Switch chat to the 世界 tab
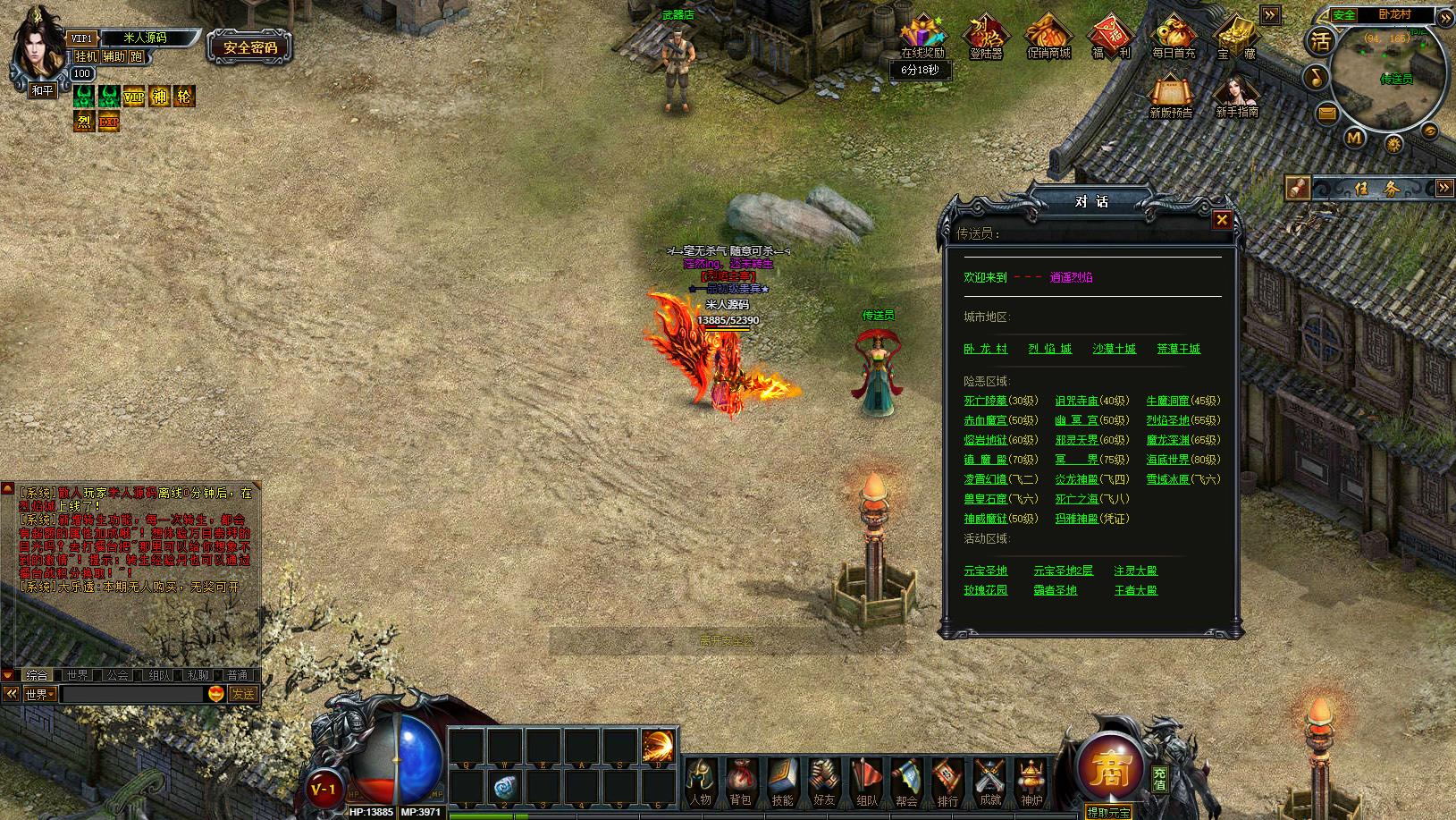 (77, 675)
